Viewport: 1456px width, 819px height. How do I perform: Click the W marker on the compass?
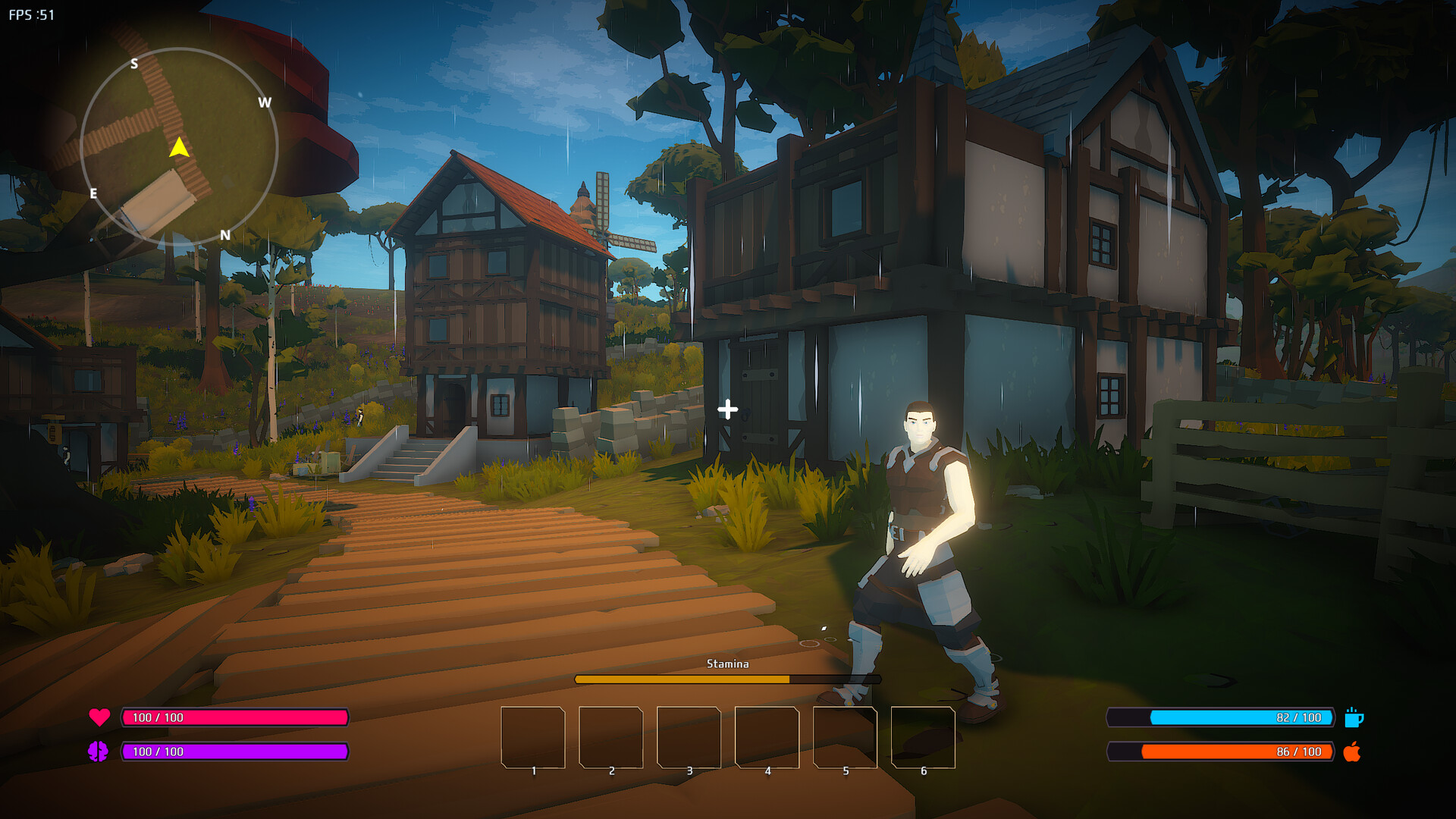point(266,102)
